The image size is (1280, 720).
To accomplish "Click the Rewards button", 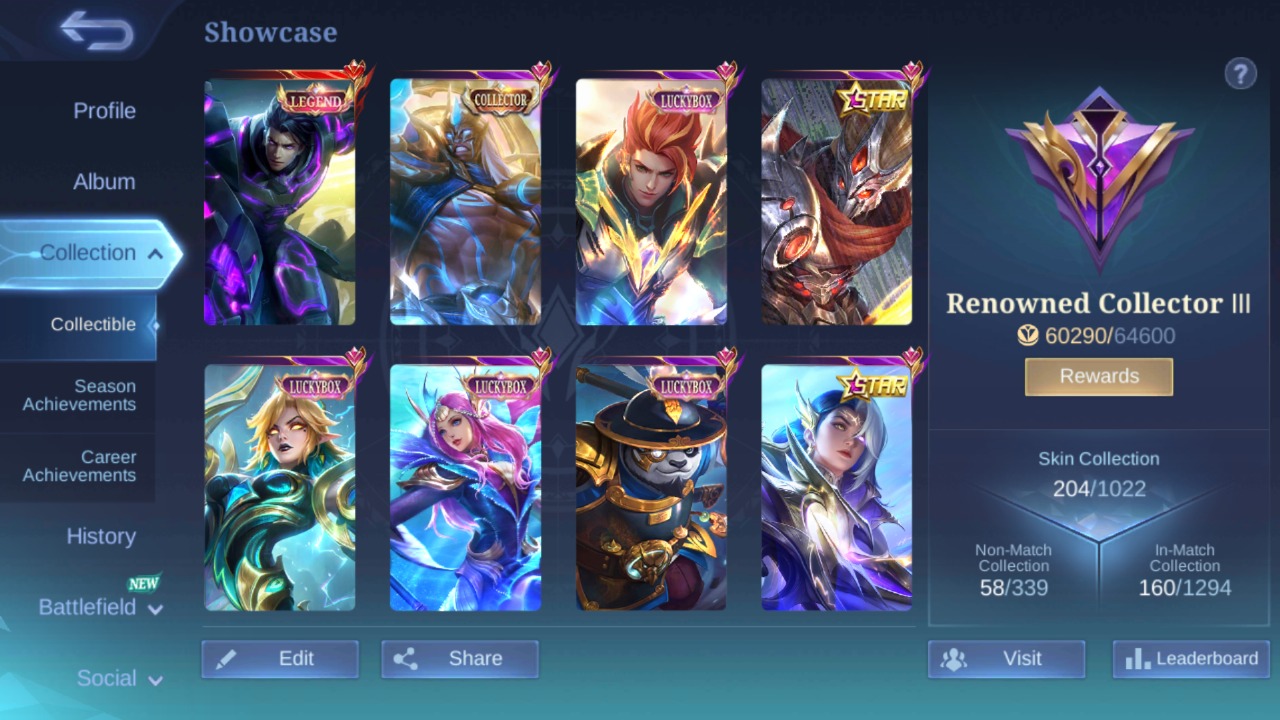I will coord(1098,376).
